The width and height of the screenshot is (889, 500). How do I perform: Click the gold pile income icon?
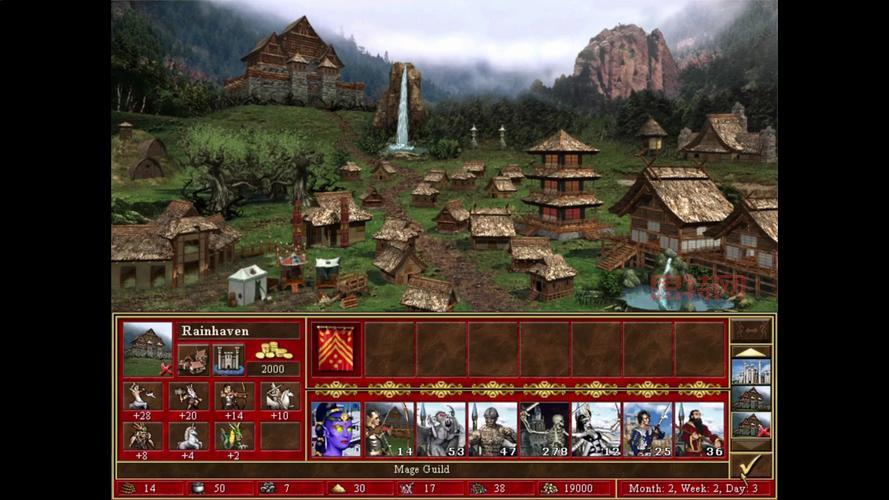click(x=272, y=351)
